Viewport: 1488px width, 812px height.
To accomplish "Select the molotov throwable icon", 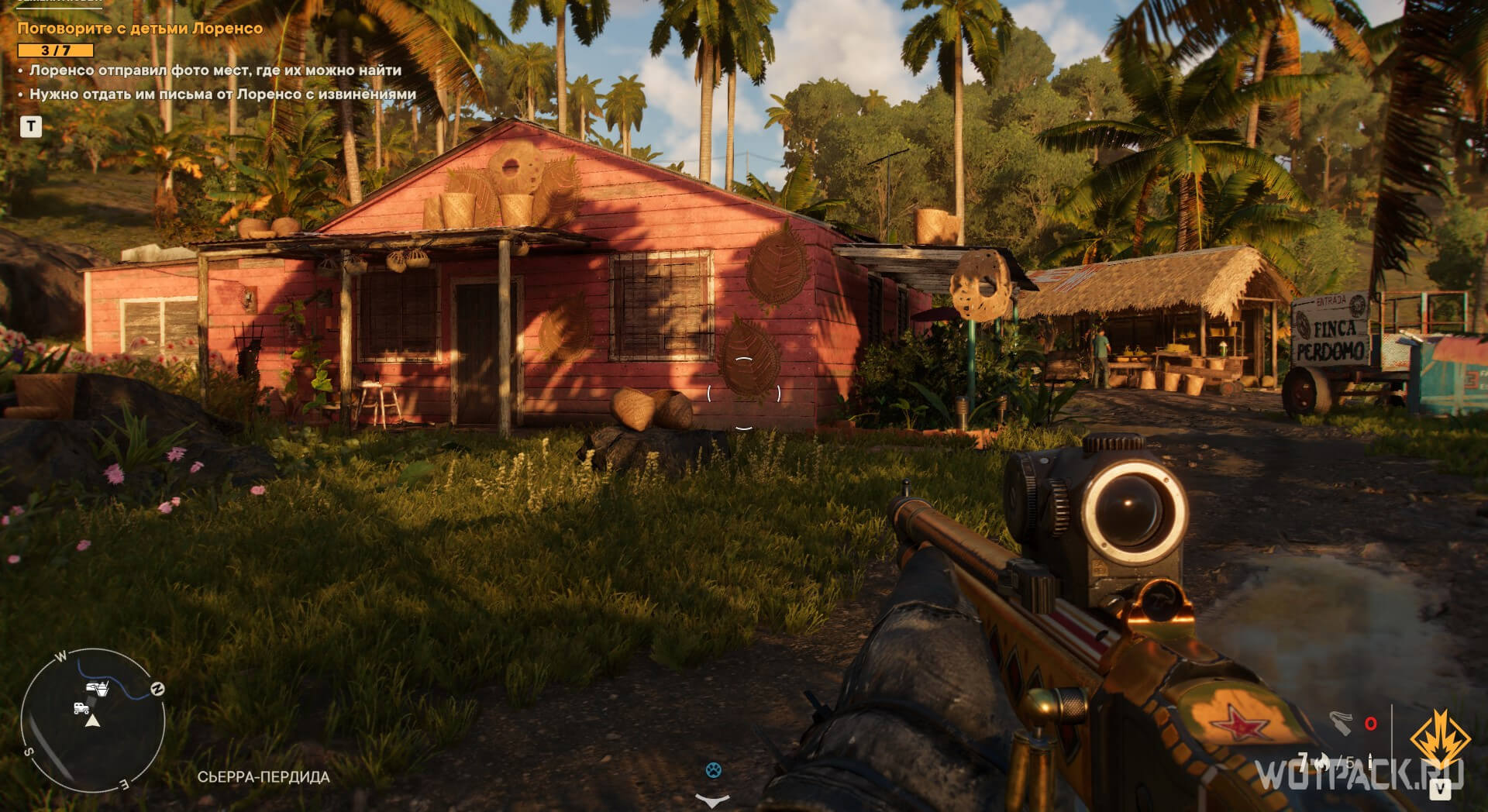I will [x=1341, y=723].
